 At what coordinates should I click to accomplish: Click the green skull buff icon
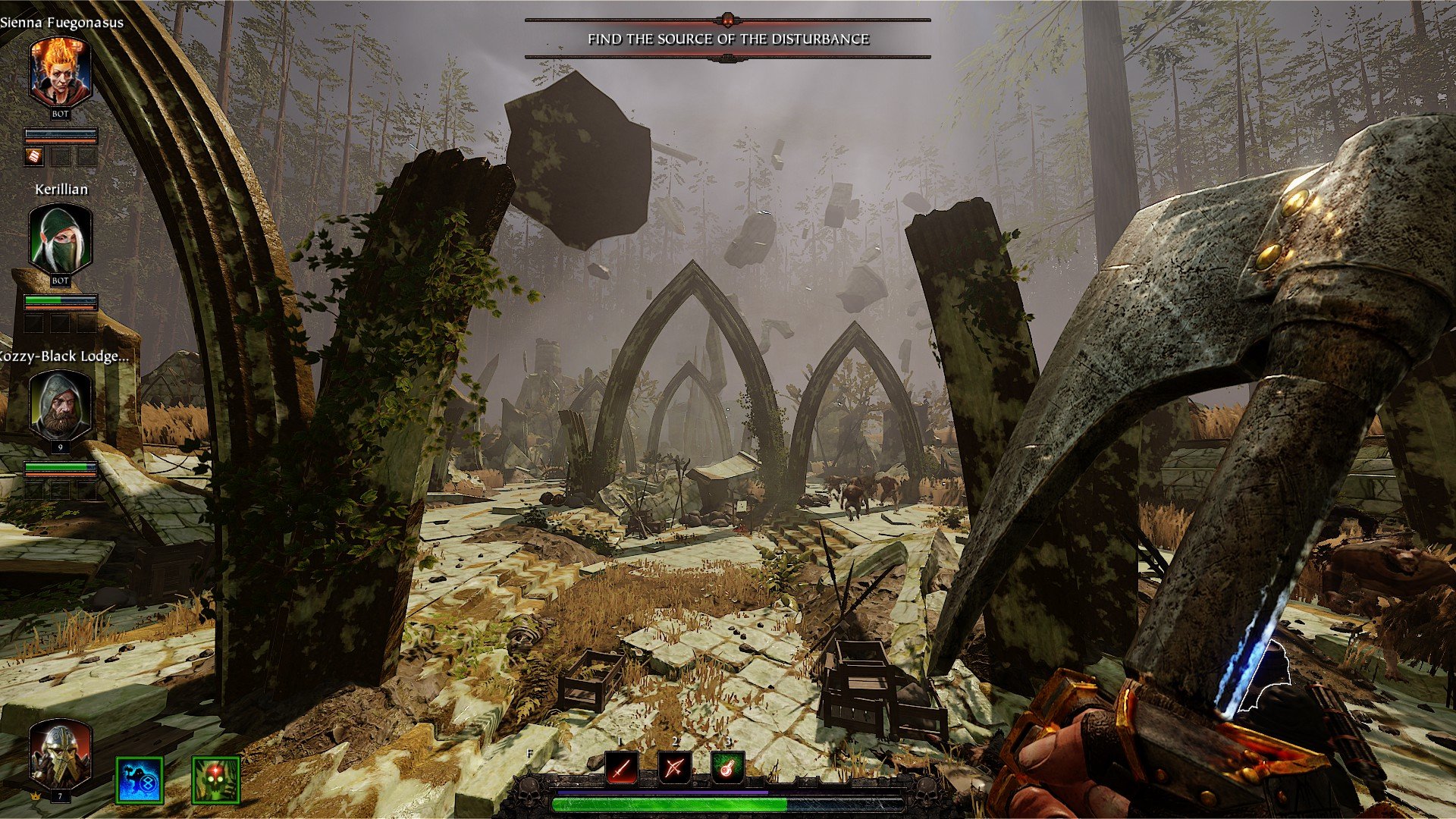coord(216,780)
